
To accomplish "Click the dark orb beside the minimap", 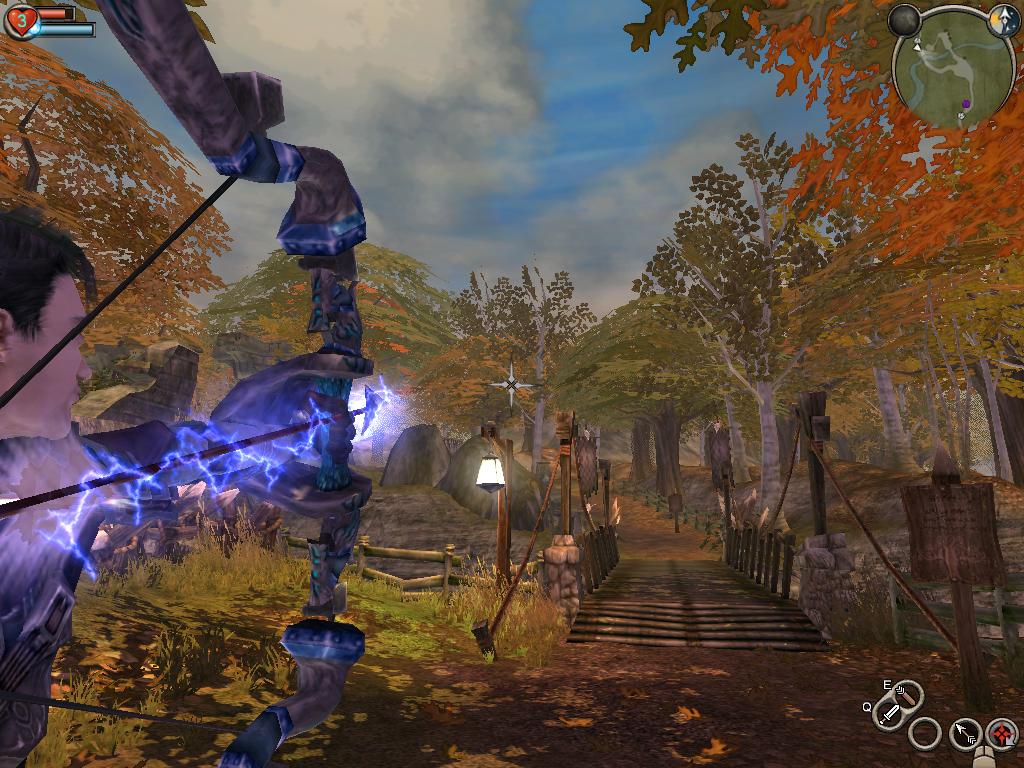I will pos(905,21).
